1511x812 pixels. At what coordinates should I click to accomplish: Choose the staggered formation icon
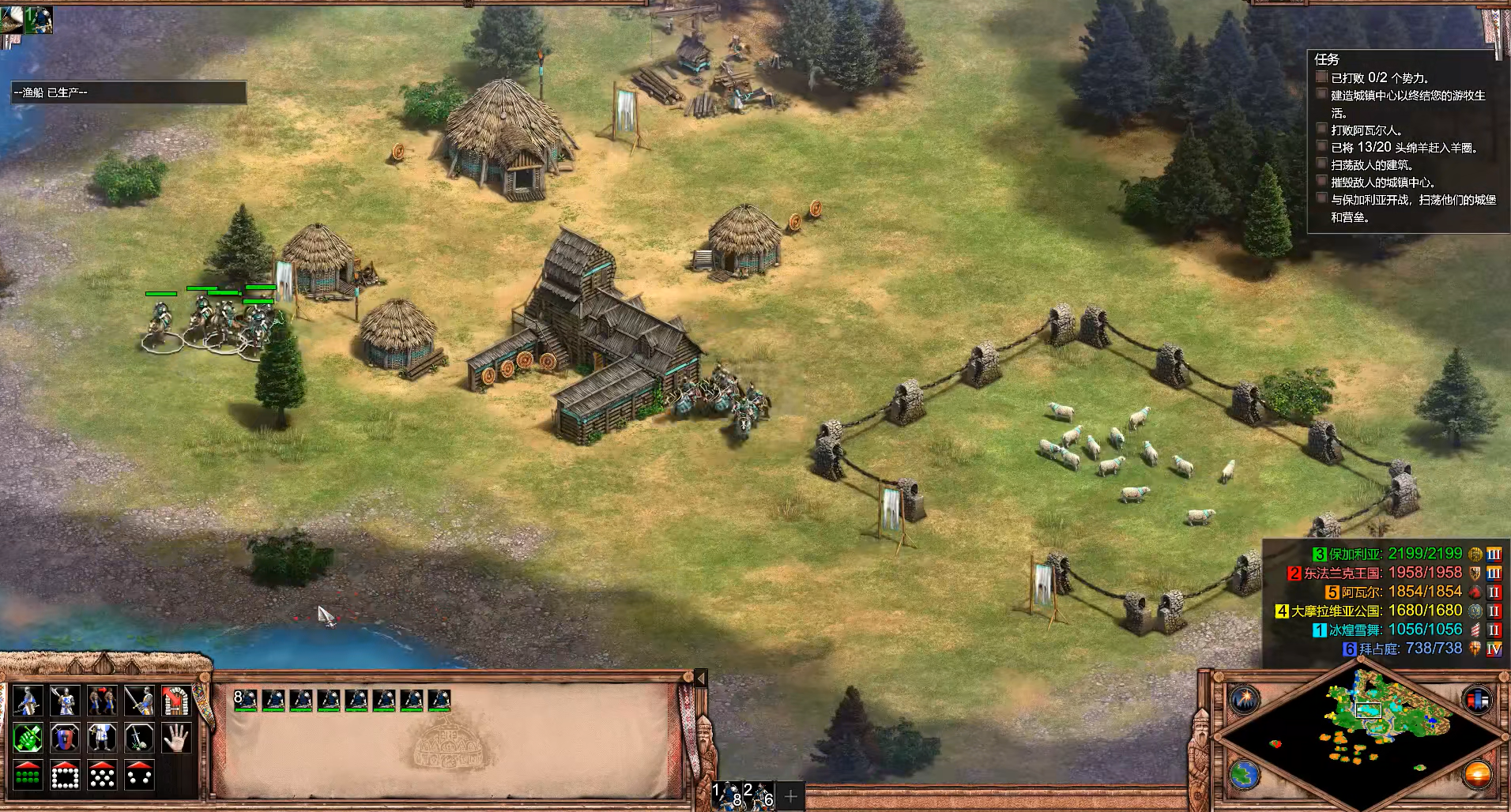click(101, 775)
